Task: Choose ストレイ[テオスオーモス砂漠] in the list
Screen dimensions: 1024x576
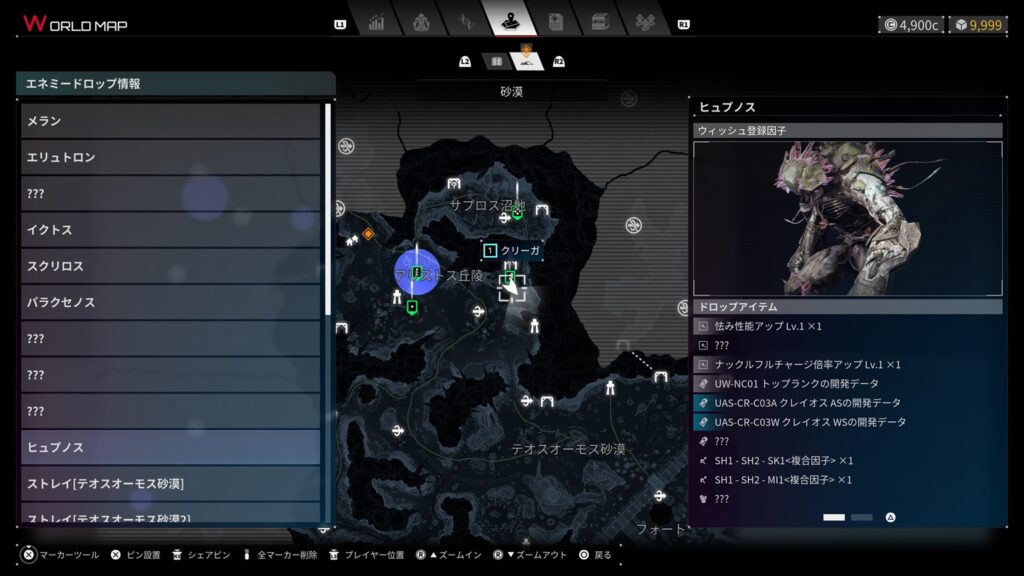Action: (x=170, y=484)
